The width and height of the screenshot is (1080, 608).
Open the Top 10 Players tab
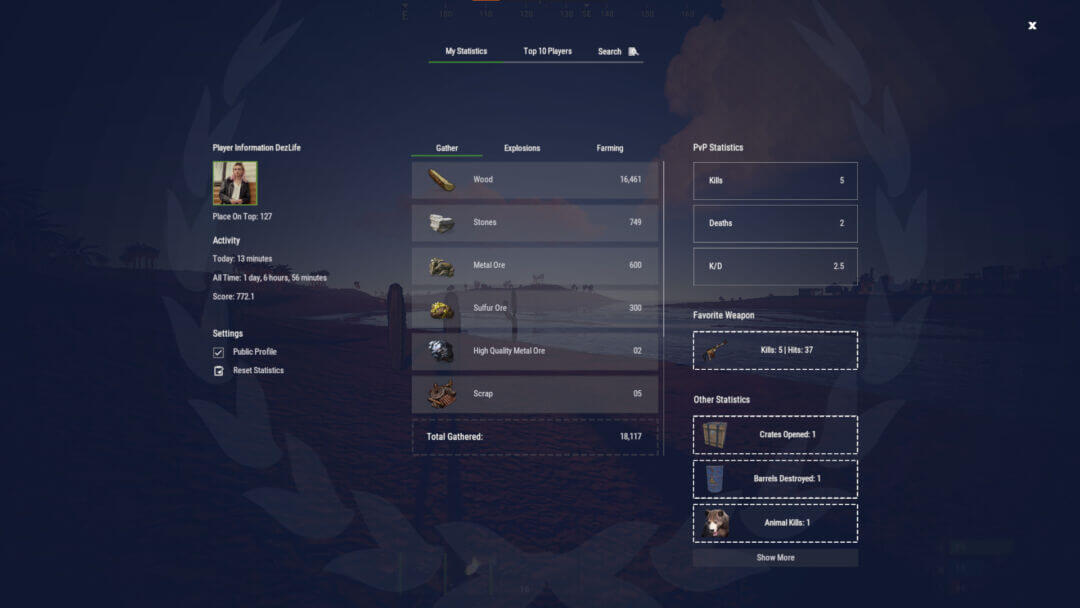[547, 51]
